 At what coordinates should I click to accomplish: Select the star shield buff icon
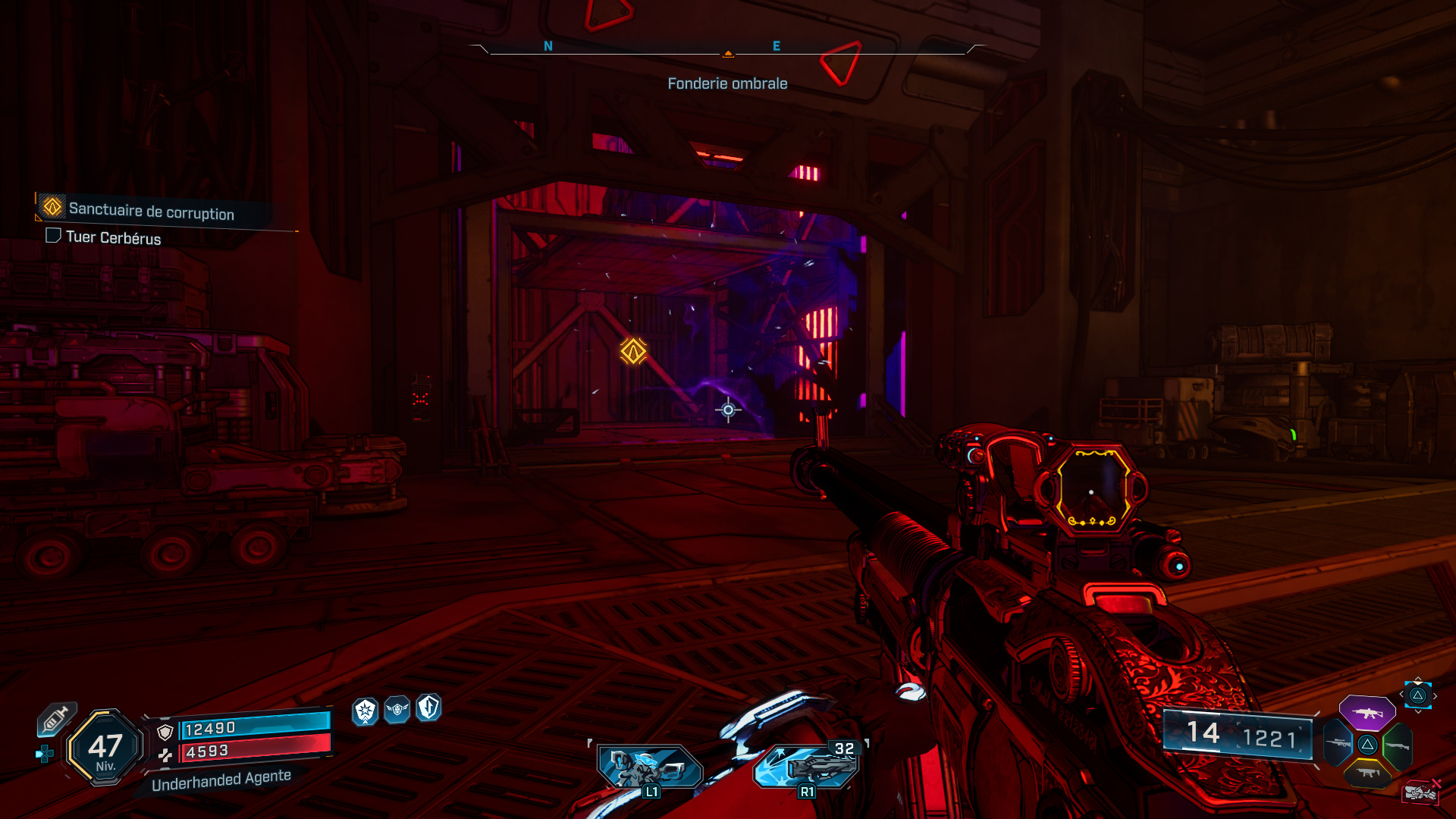[366, 711]
